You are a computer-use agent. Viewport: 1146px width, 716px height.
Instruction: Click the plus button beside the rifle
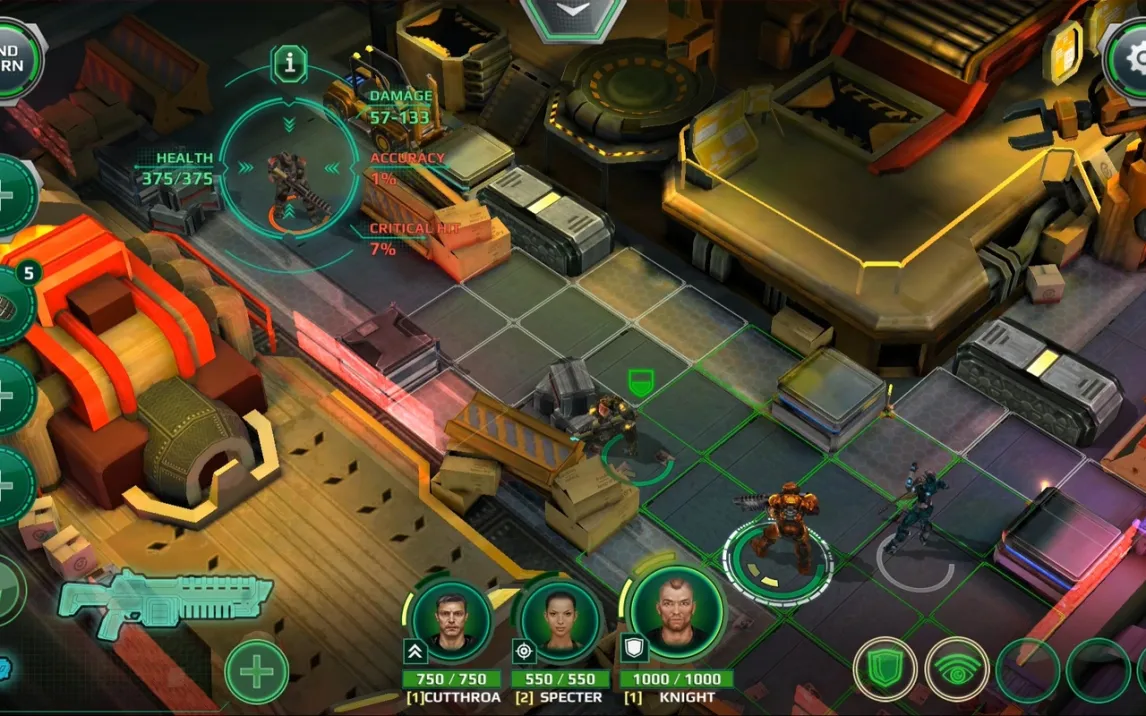point(256,671)
